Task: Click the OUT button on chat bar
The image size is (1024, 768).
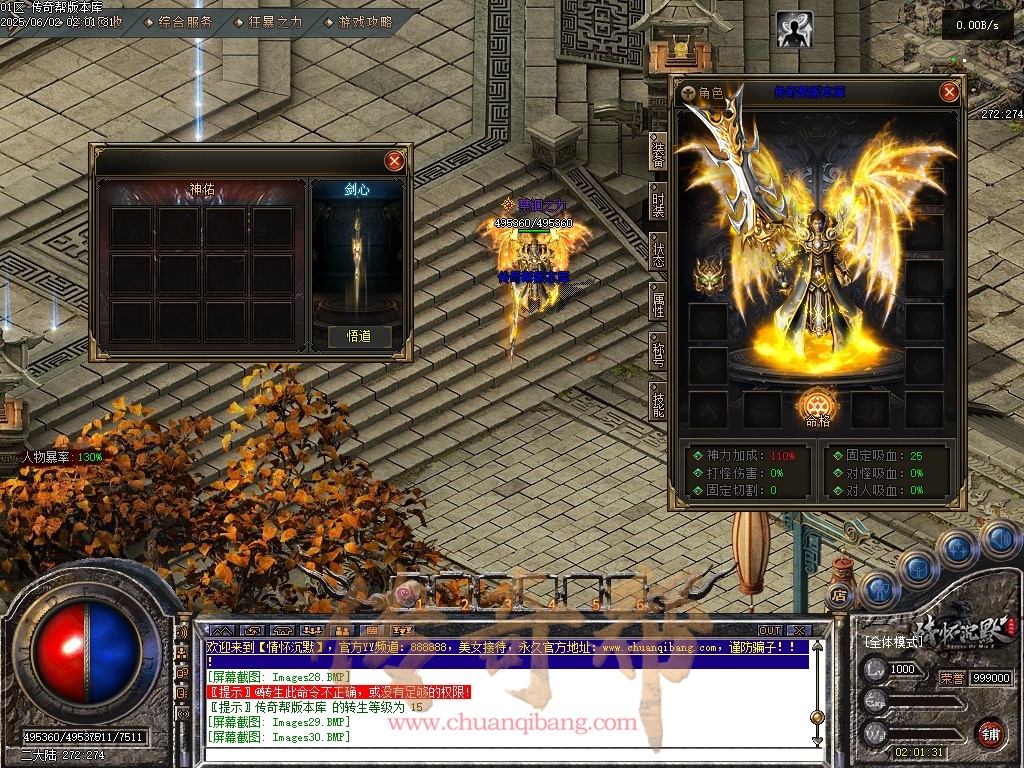Action: pyautogui.click(x=769, y=631)
